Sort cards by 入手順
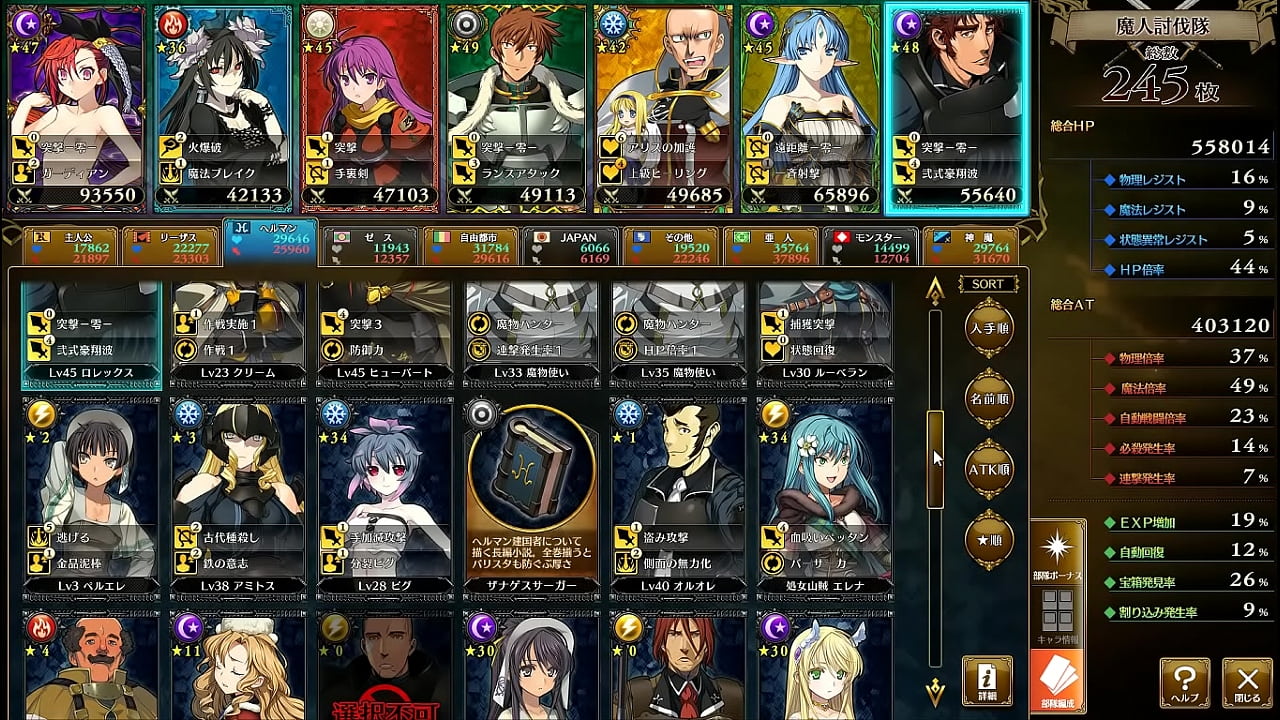1280x720 pixels. (988, 327)
